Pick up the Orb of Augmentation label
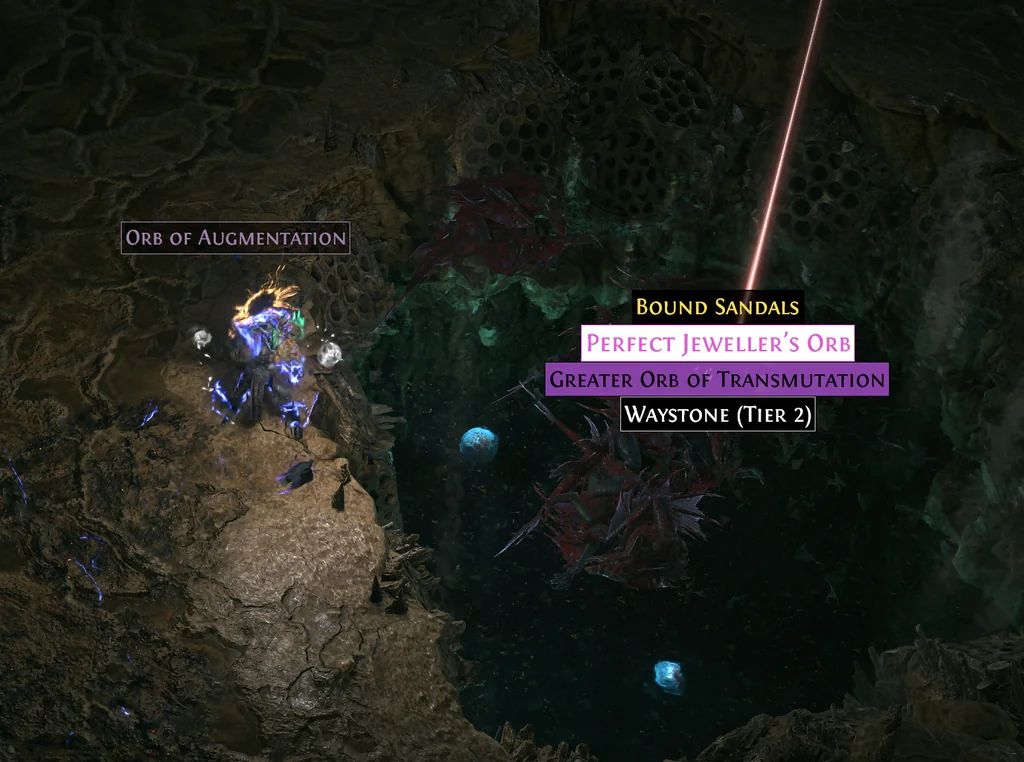 [x=236, y=238]
